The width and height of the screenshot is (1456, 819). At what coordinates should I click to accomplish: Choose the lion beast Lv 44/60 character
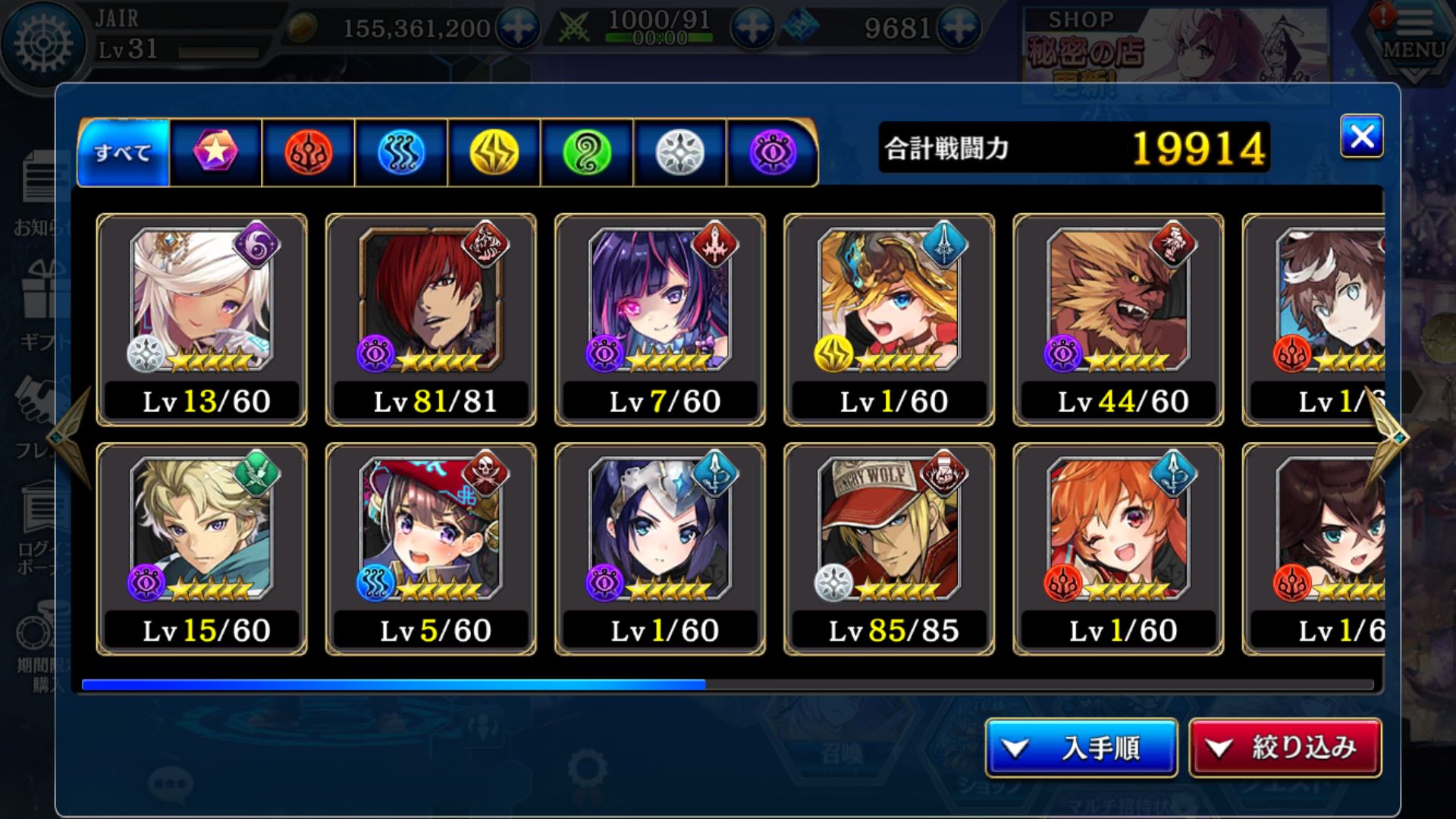1118,319
